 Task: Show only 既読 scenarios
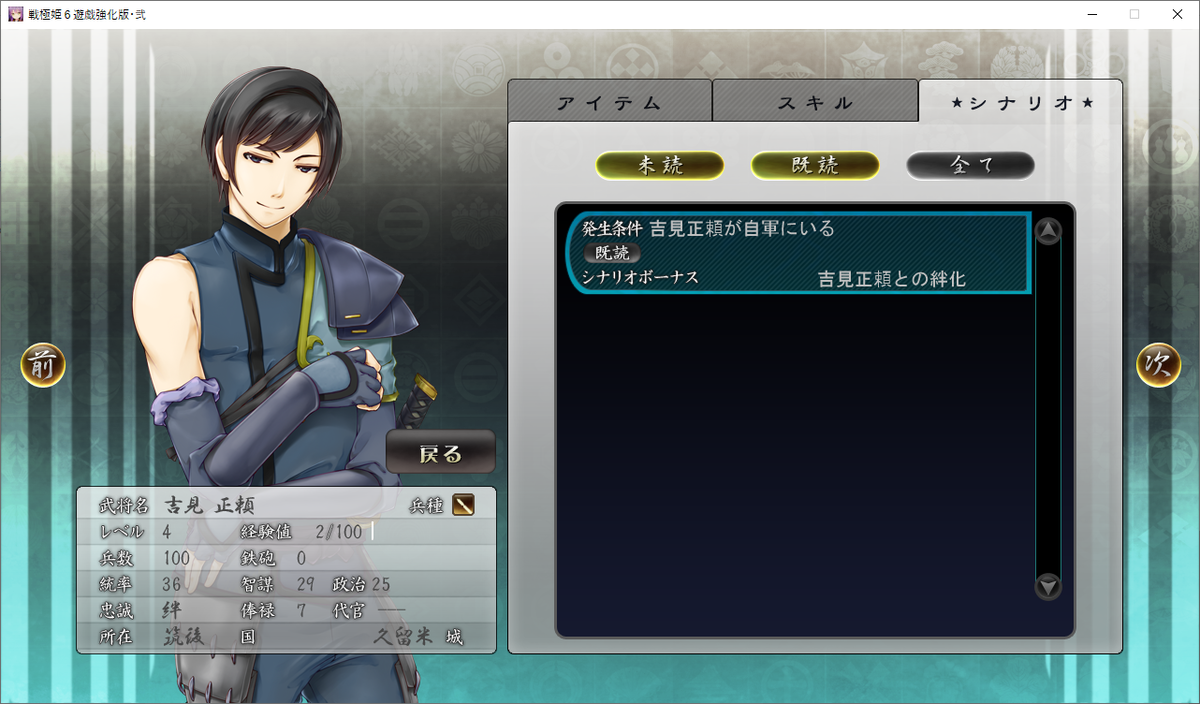click(x=815, y=166)
